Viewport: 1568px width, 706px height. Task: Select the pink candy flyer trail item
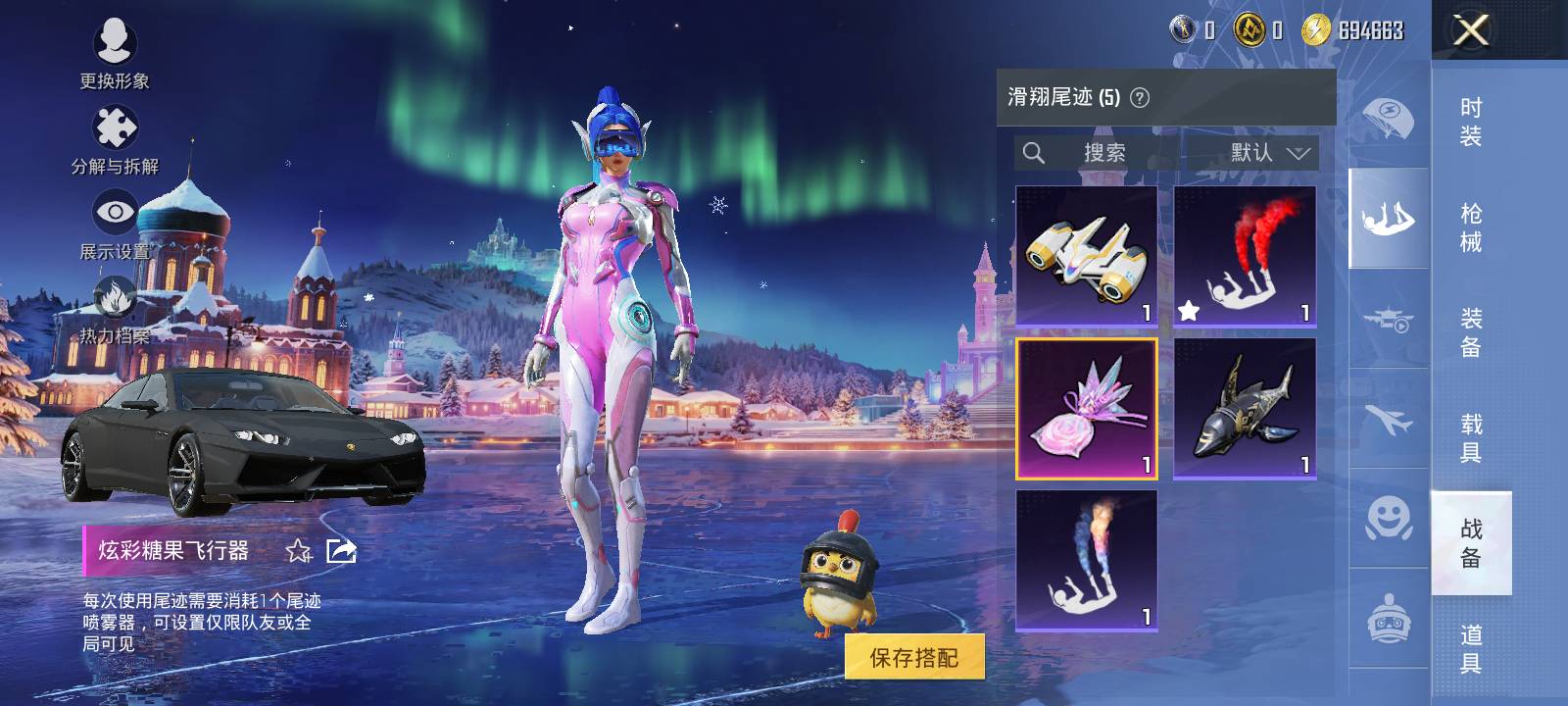click(x=1087, y=409)
